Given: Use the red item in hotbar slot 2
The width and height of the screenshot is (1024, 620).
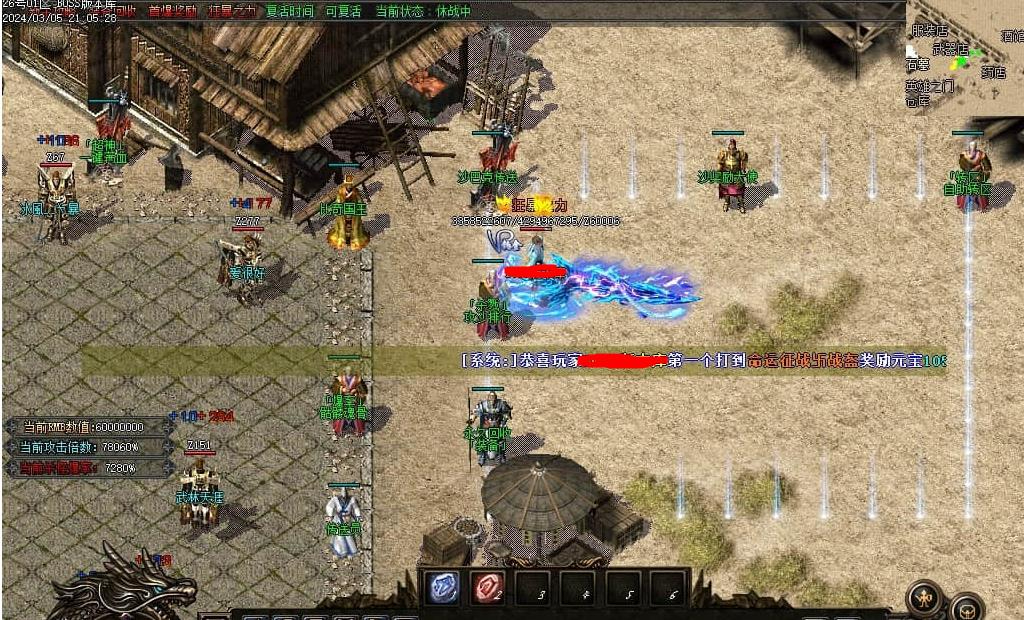Looking at the screenshot, I should [x=488, y=588].
